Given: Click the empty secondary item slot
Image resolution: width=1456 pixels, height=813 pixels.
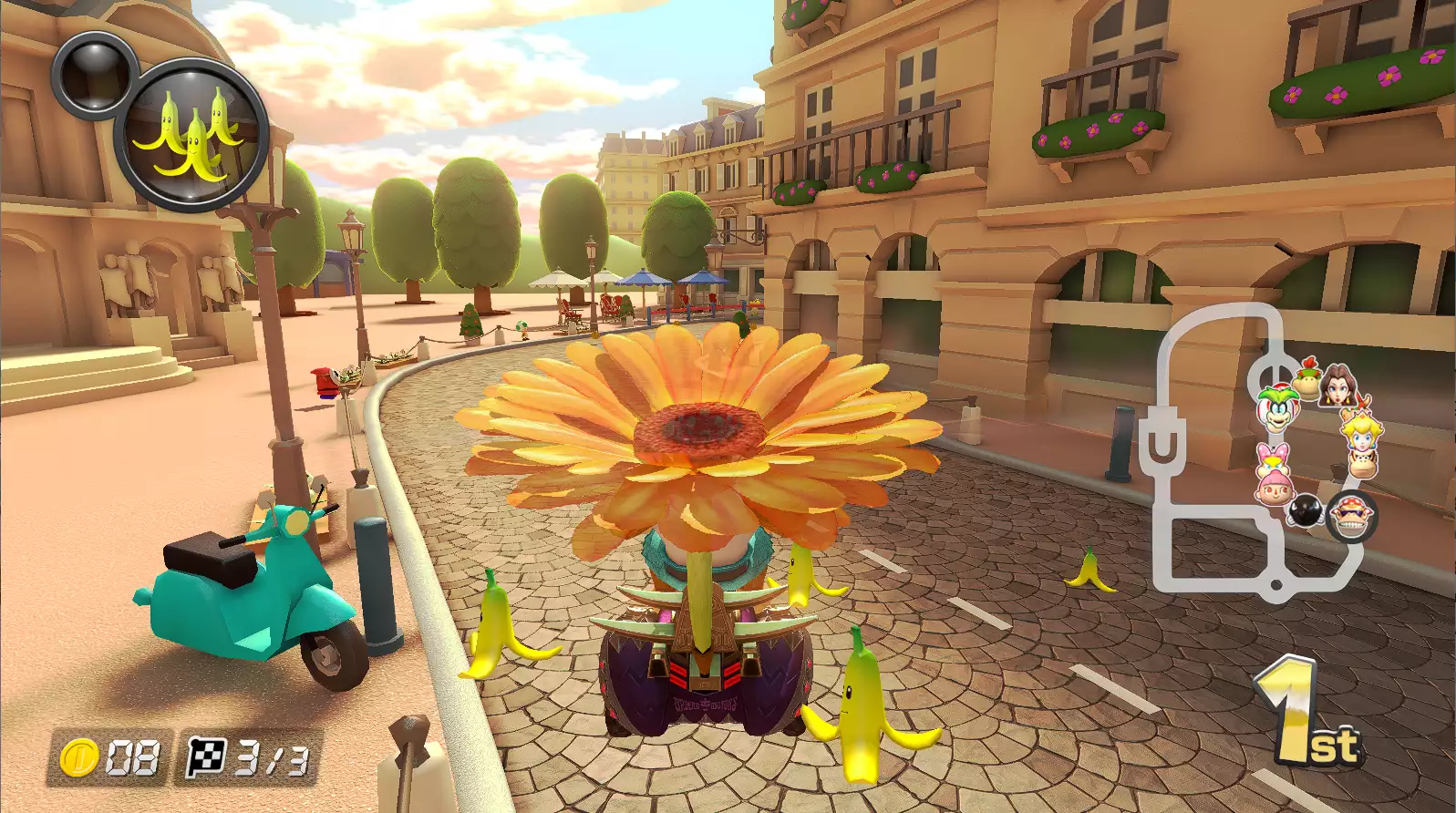Looking at the screenshot, I should pyautogui.click(x=94, y=75).
